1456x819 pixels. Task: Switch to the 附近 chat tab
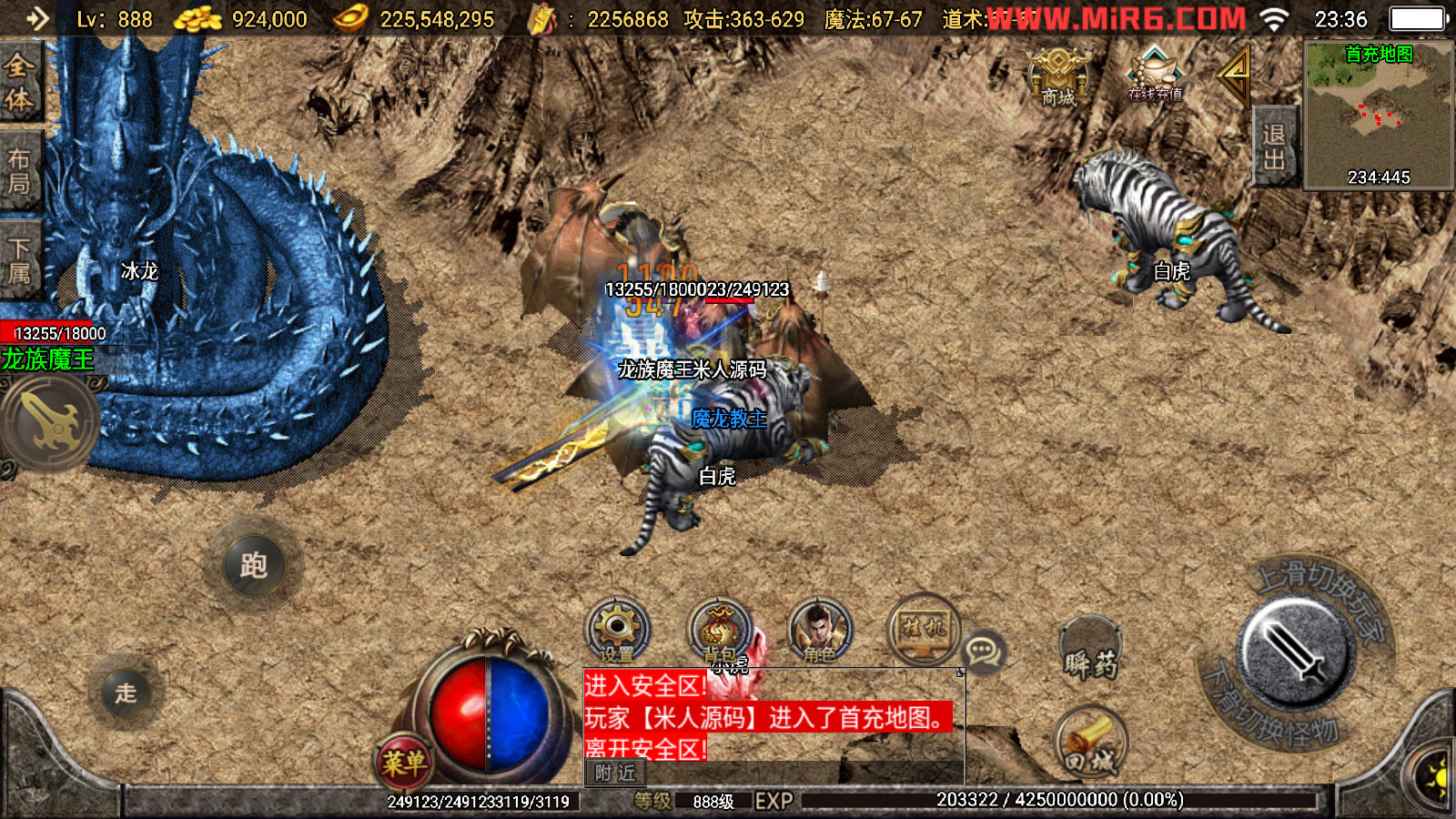coord(615,773)
